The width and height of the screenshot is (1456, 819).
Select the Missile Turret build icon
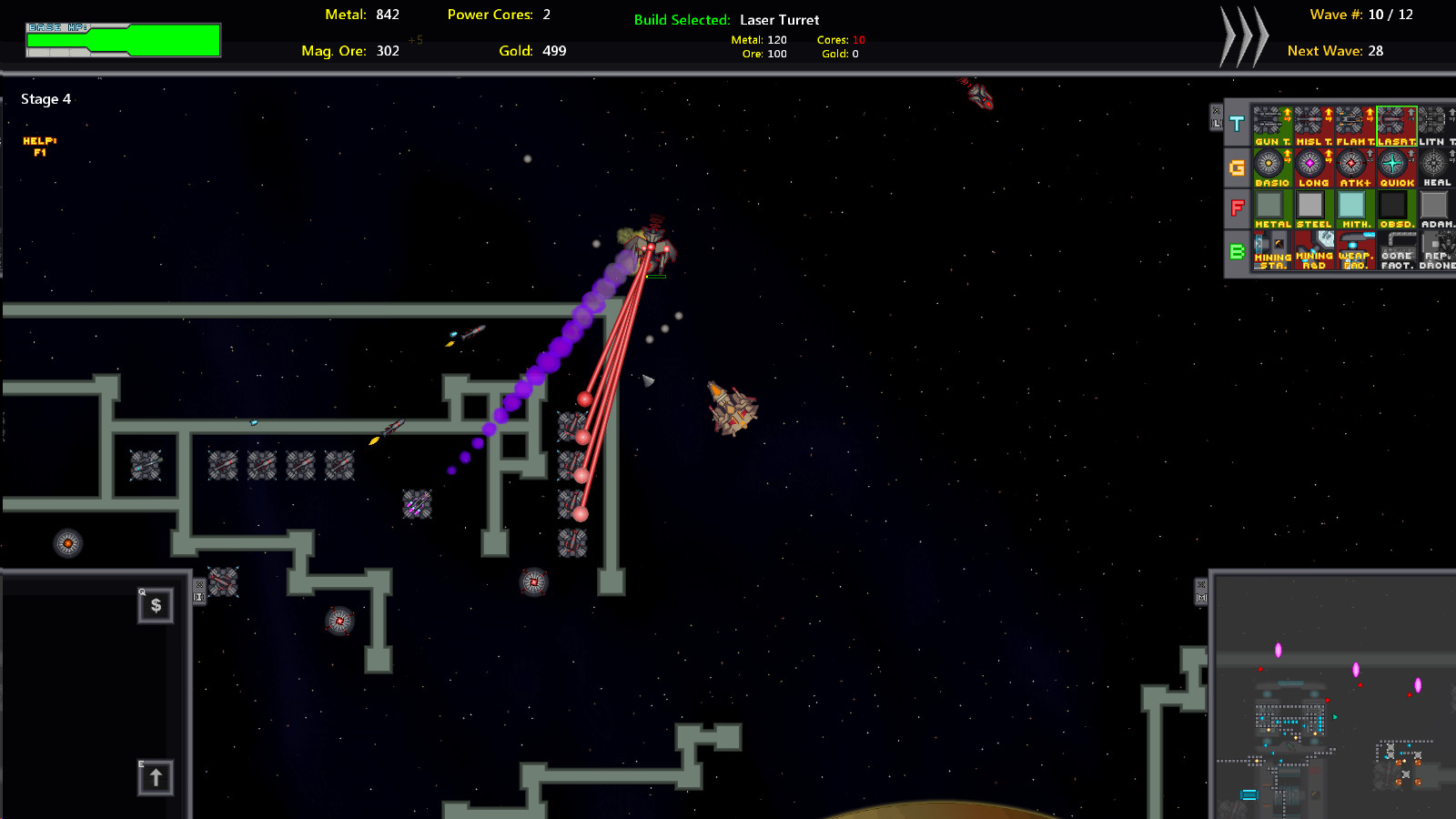(1314, 123)
